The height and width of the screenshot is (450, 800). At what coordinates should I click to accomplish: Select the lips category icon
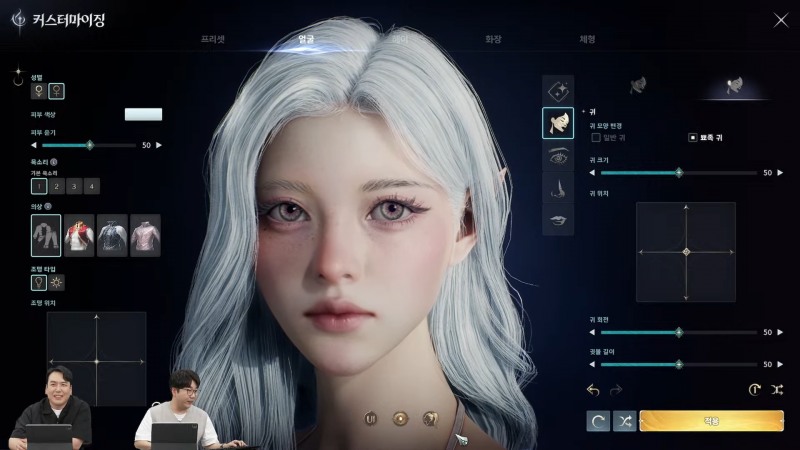tap(558, 219)
